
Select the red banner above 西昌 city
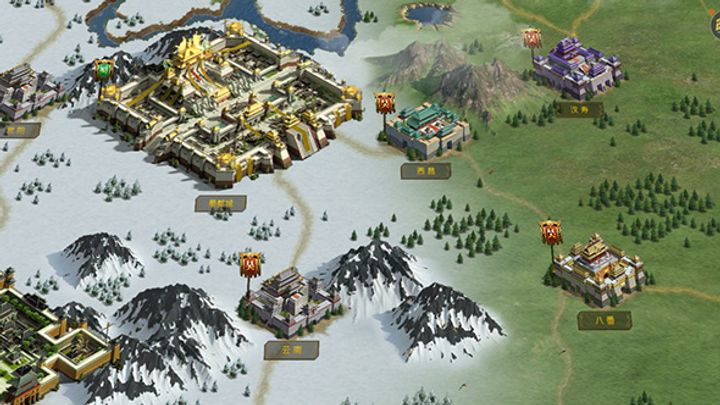click(385, 102)
